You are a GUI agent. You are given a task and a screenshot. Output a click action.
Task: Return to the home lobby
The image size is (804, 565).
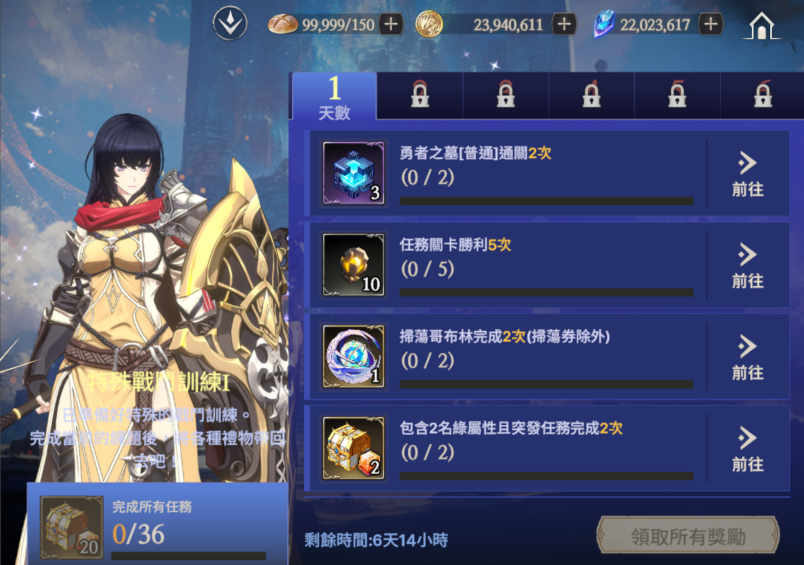coord(762,26)
